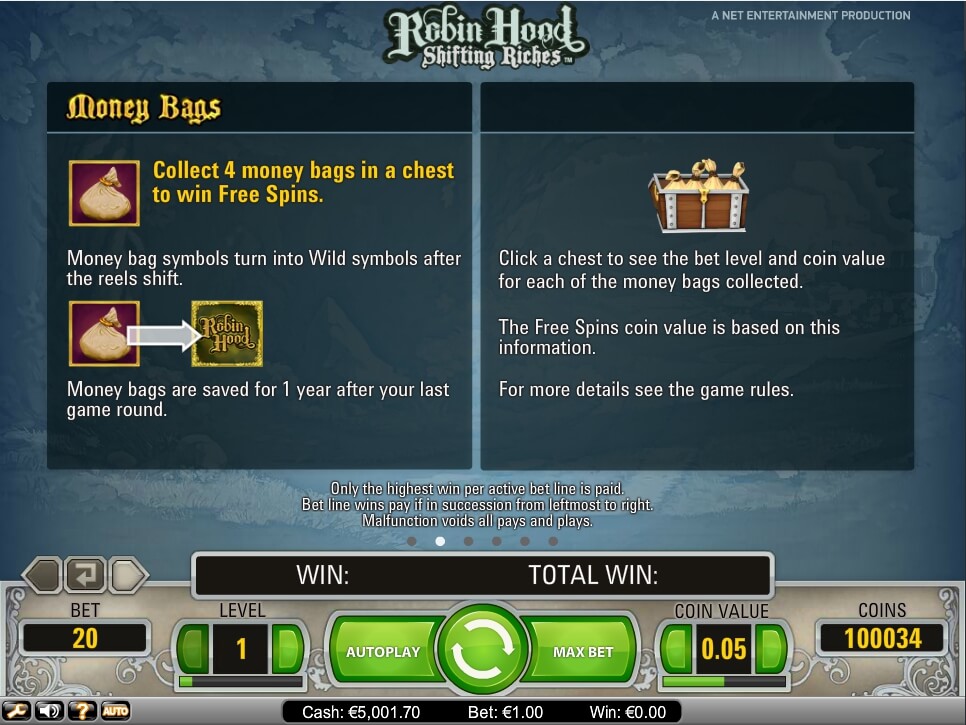This screenshot has height=725, width=966.
Task: Go to the previous paytable page
Action: click(42, 575)
